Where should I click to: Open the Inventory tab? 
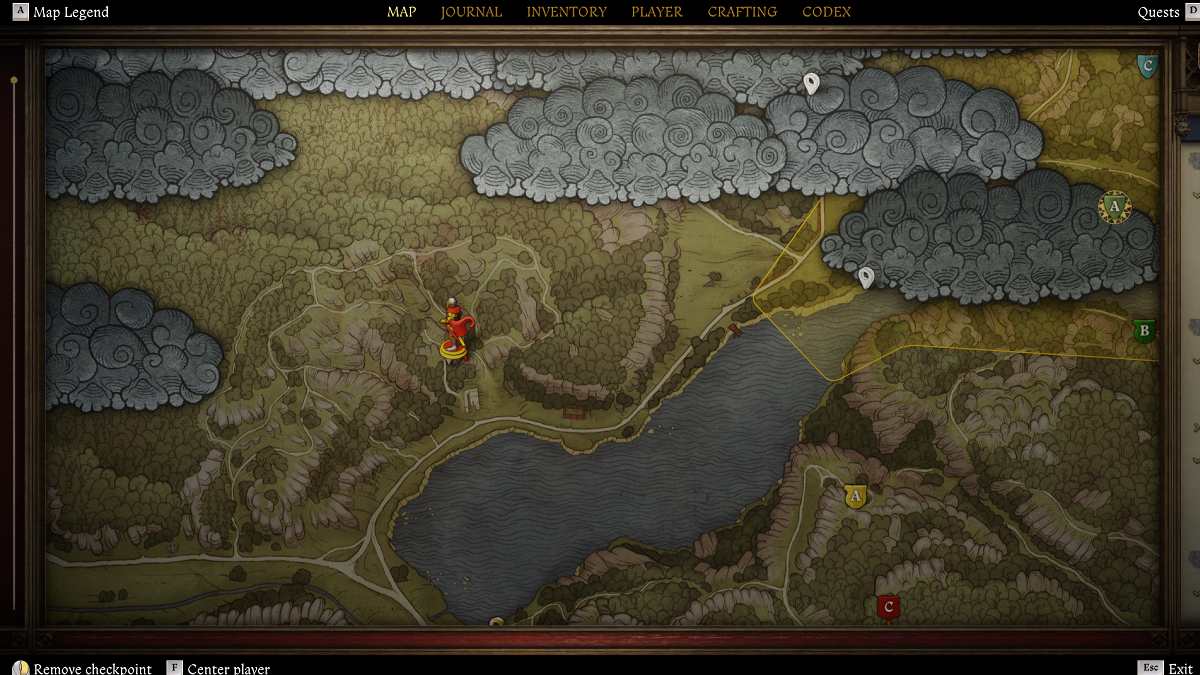(566, 12)
